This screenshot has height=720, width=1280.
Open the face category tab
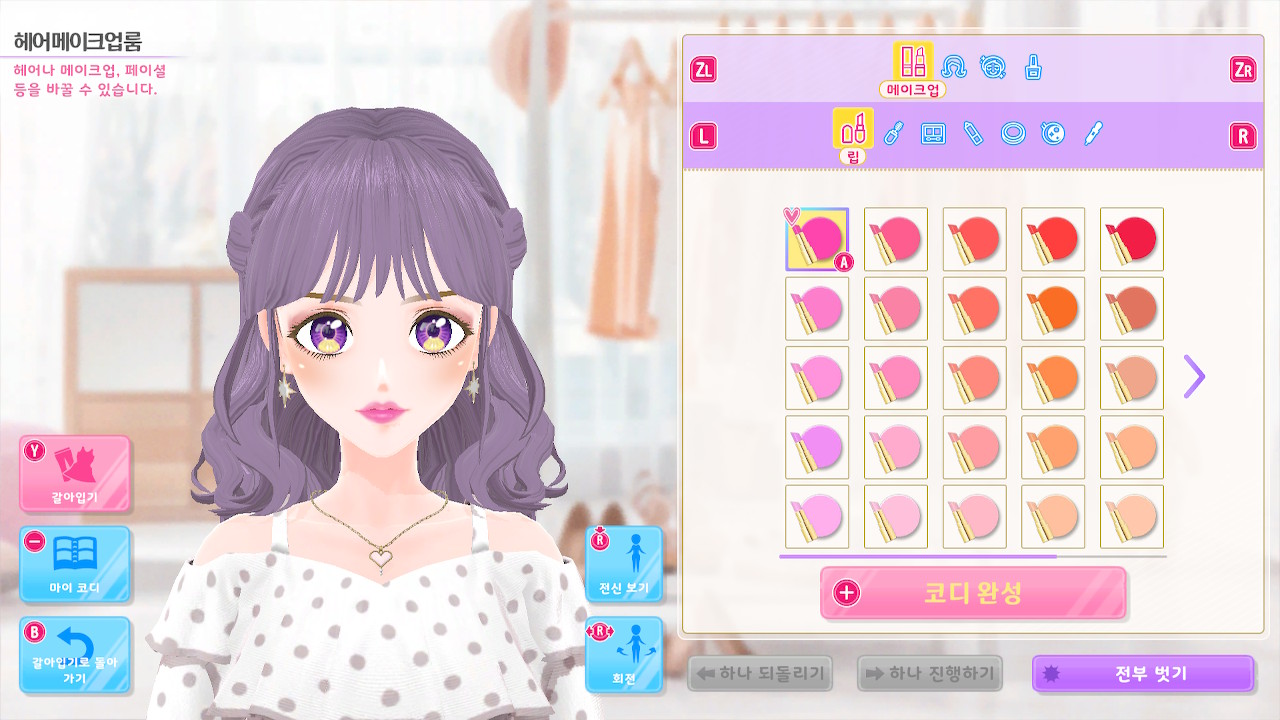[992, 67]
